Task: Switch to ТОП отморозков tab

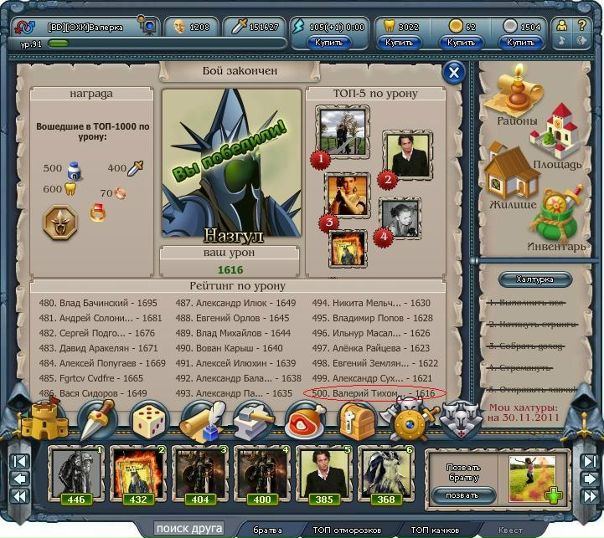Action: (x=342, y=529)
